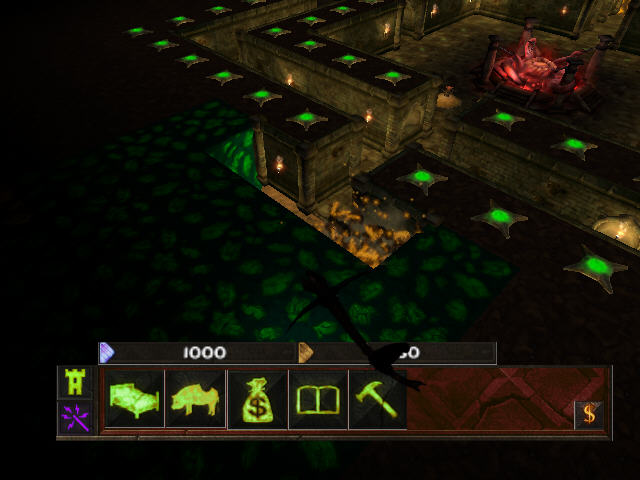The width and height of the screenshot is (640, 480).
Task: Pick the money bag treasury room
Action: pos(258,399)
